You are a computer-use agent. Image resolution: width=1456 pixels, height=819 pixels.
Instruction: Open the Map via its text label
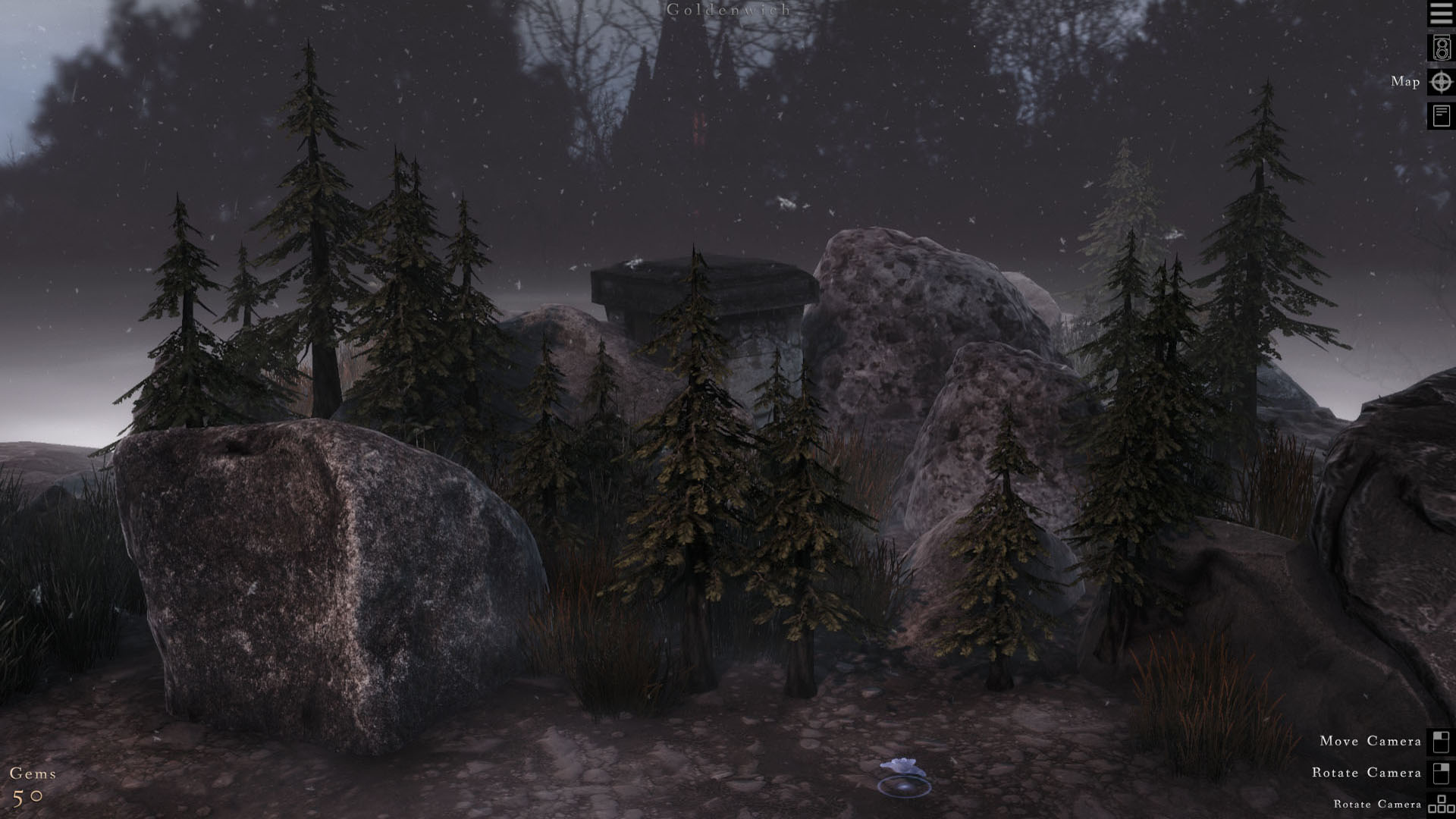pos(1404,82)
